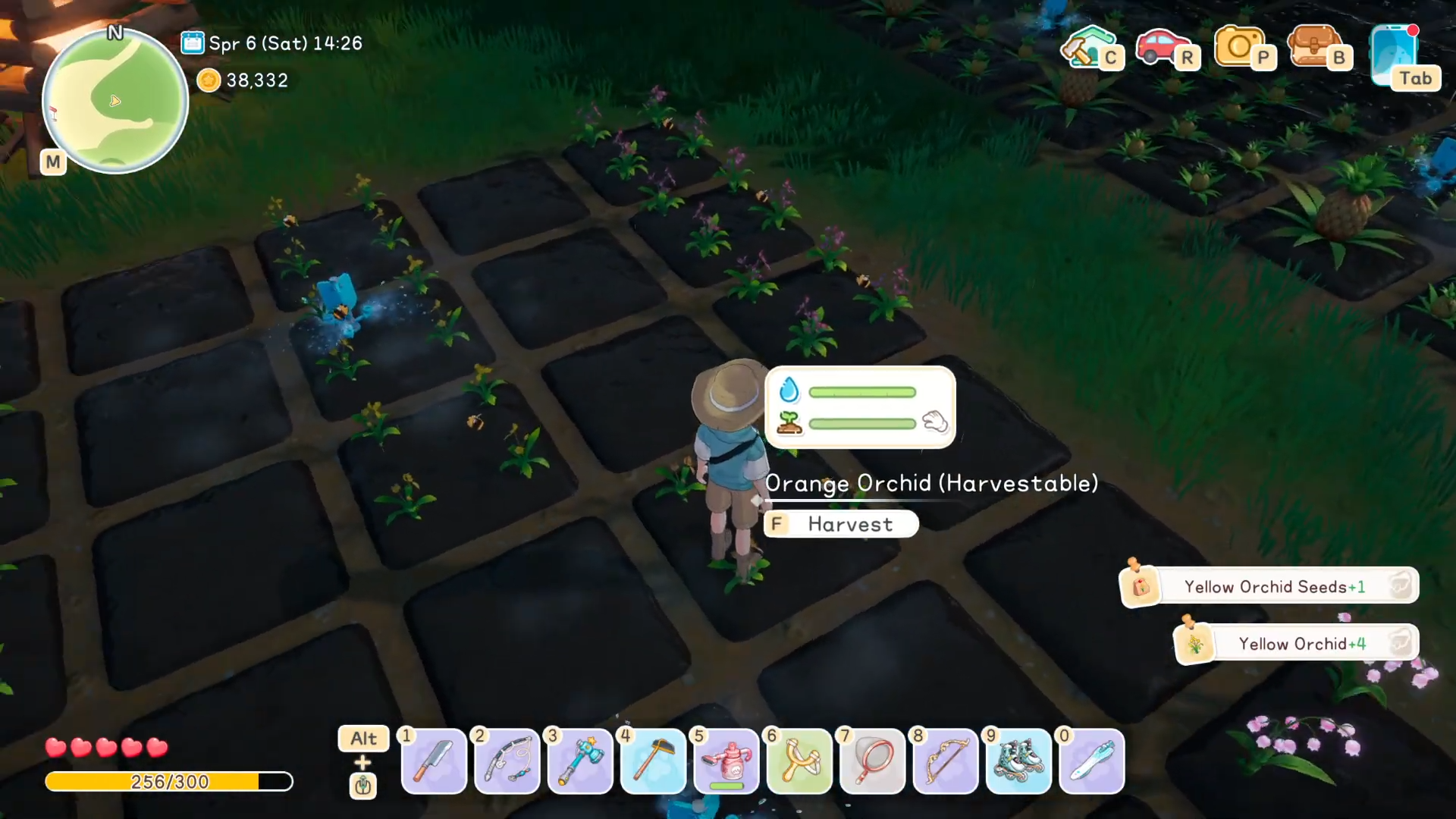Select the bow hotbar slot
The width and height of the screenshot is (1456, 819).
945,761
